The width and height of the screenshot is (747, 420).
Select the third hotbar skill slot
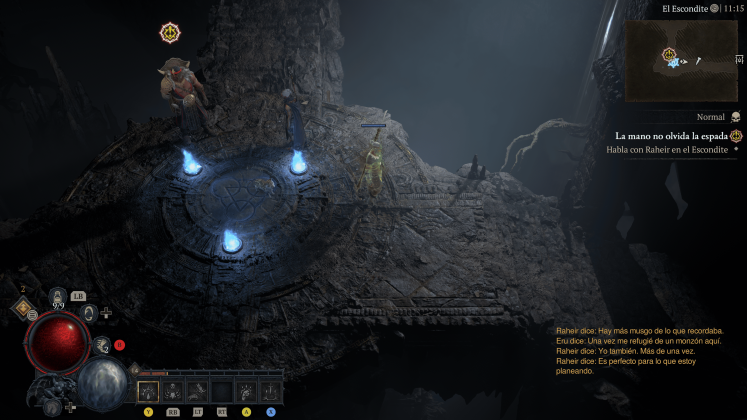pos(197,390)
